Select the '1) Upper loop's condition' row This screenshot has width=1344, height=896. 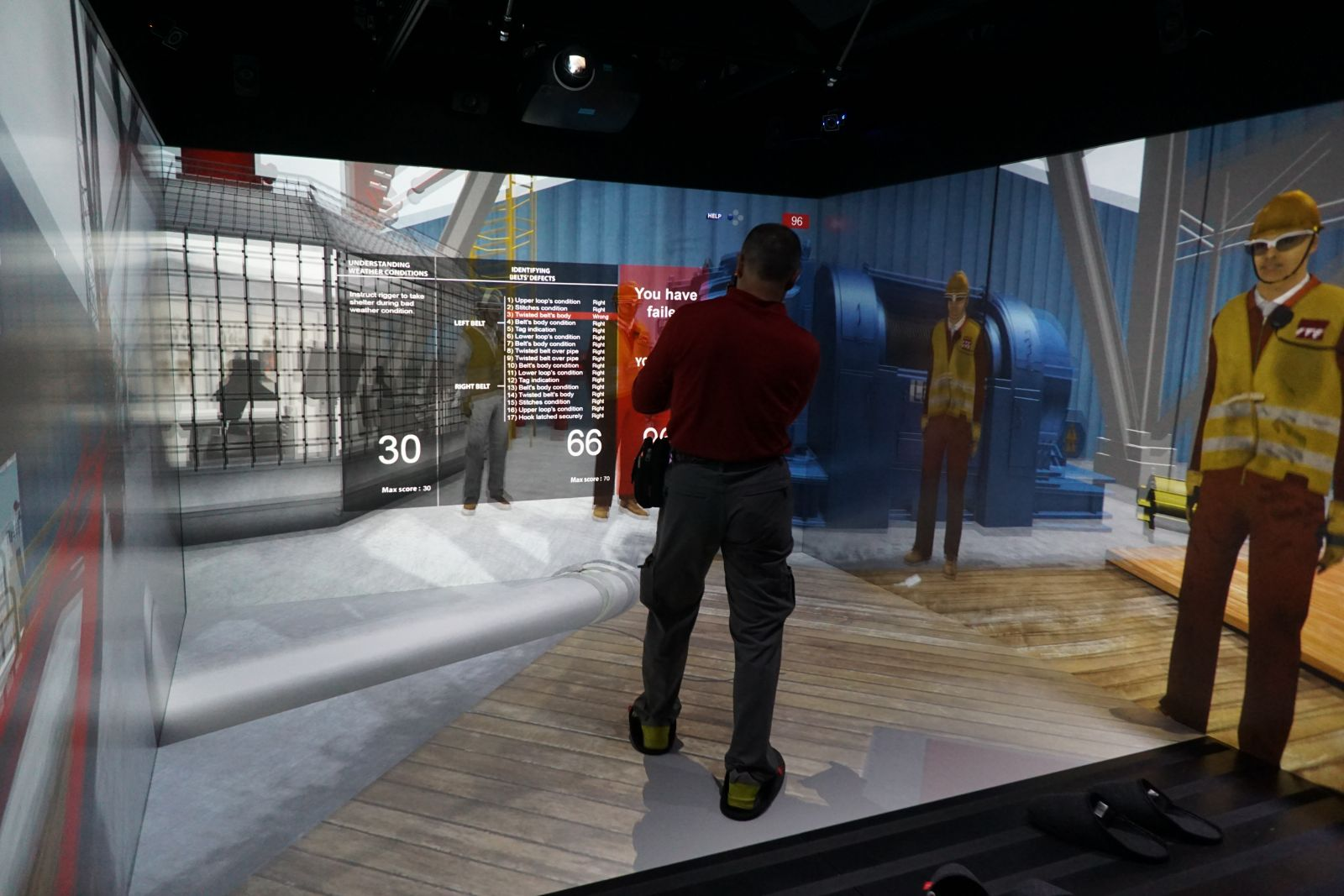point(555,301)
